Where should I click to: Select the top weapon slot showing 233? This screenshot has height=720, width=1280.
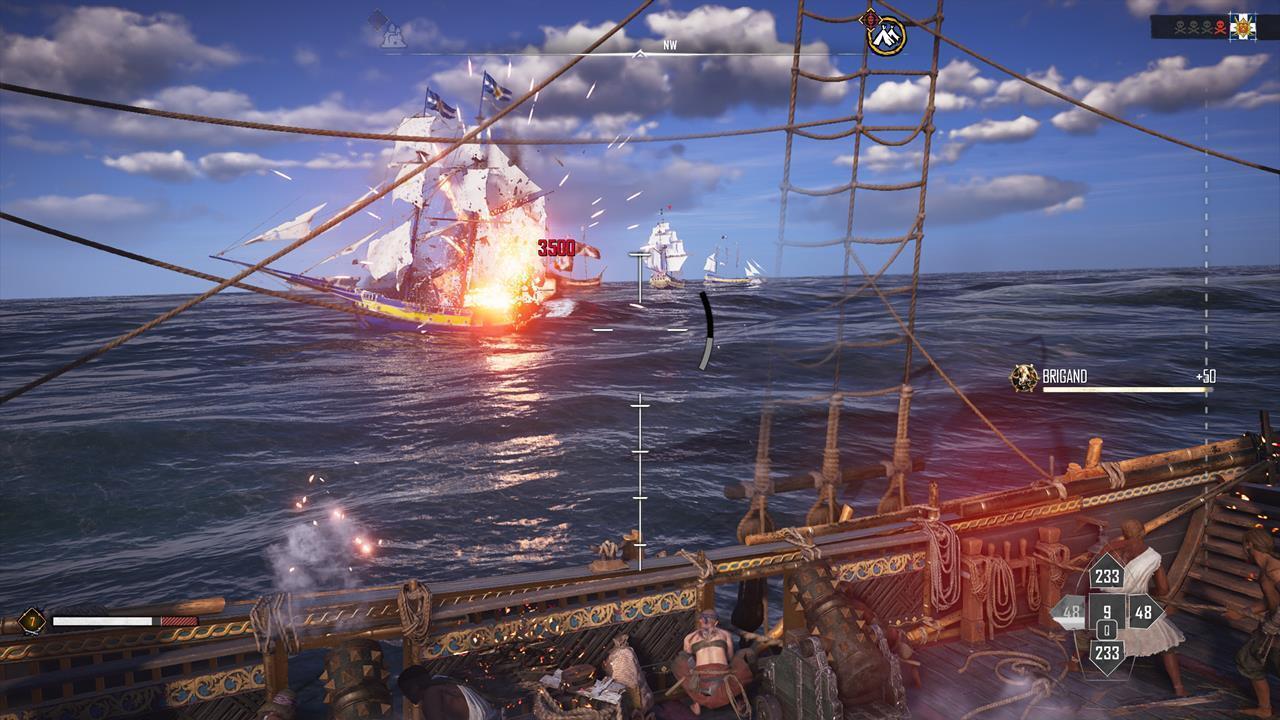tap(1107, 574)
